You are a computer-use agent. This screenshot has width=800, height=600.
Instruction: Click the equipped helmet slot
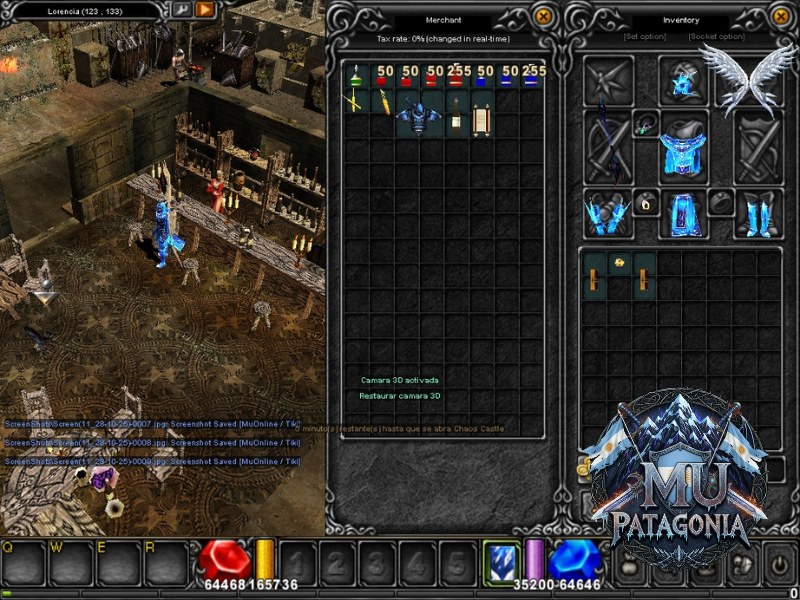[684, 80]
